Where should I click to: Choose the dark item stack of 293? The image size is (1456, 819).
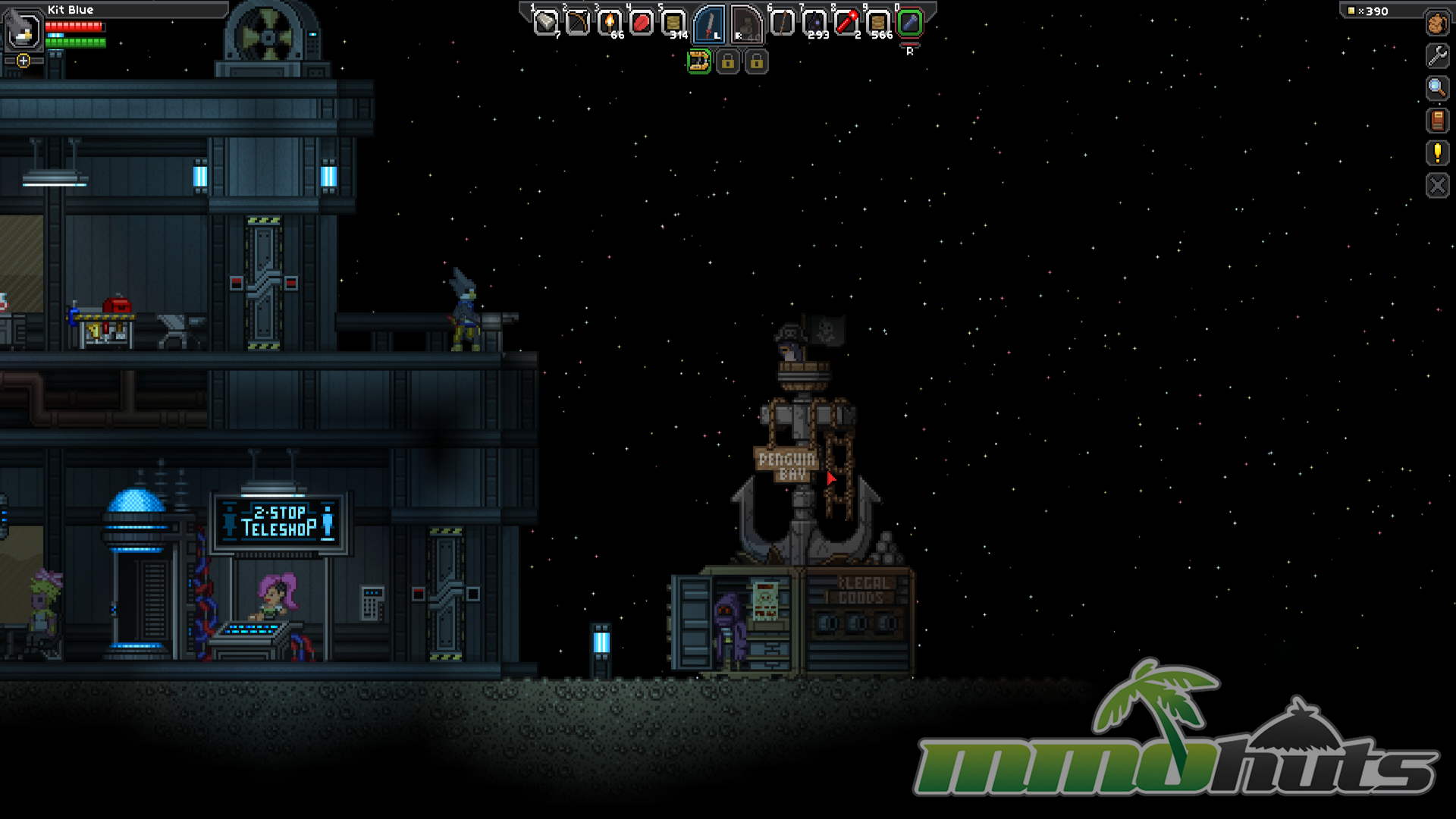(814, 24)
